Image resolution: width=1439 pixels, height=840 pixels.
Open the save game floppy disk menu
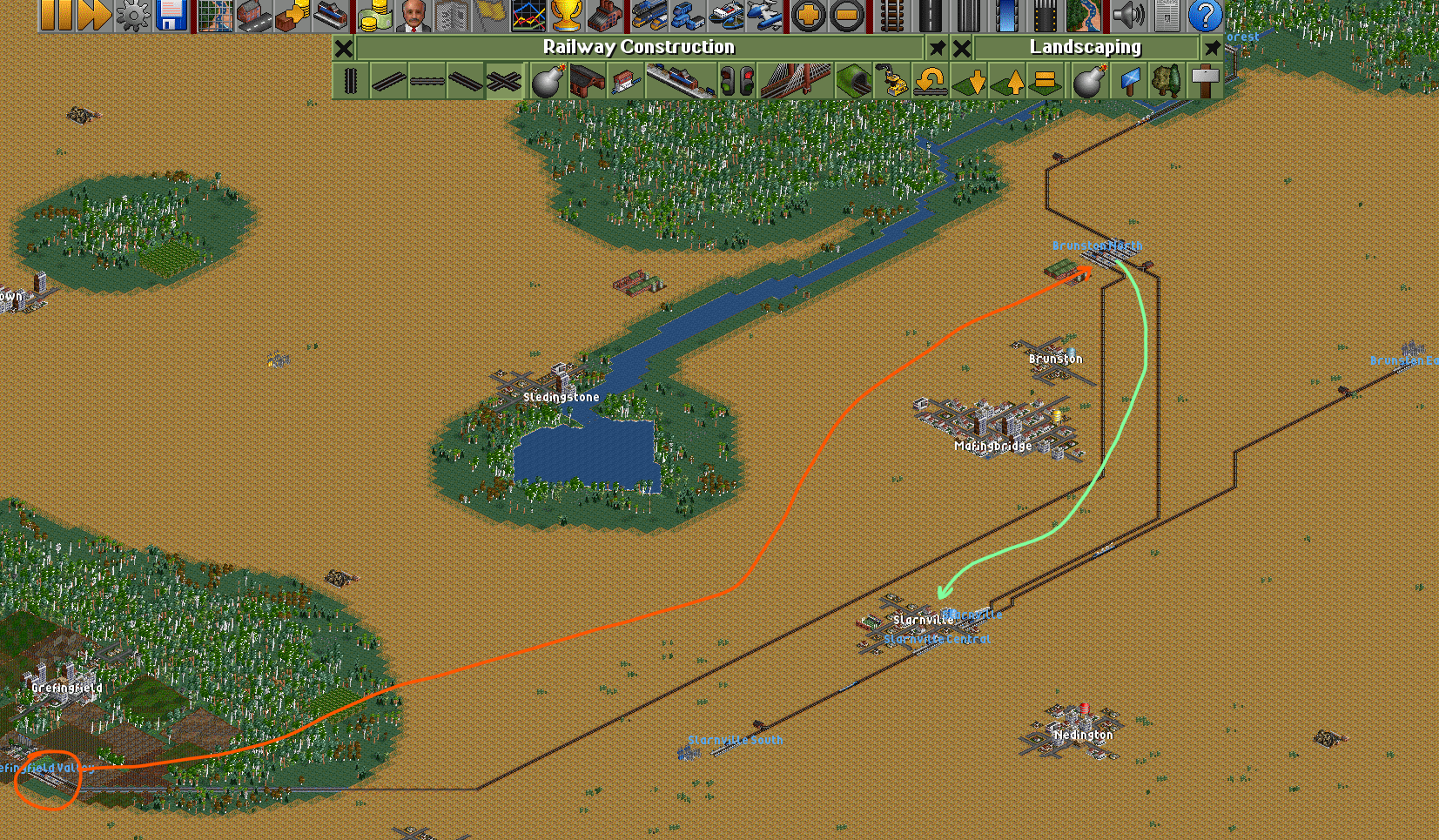tap(171, 15)
